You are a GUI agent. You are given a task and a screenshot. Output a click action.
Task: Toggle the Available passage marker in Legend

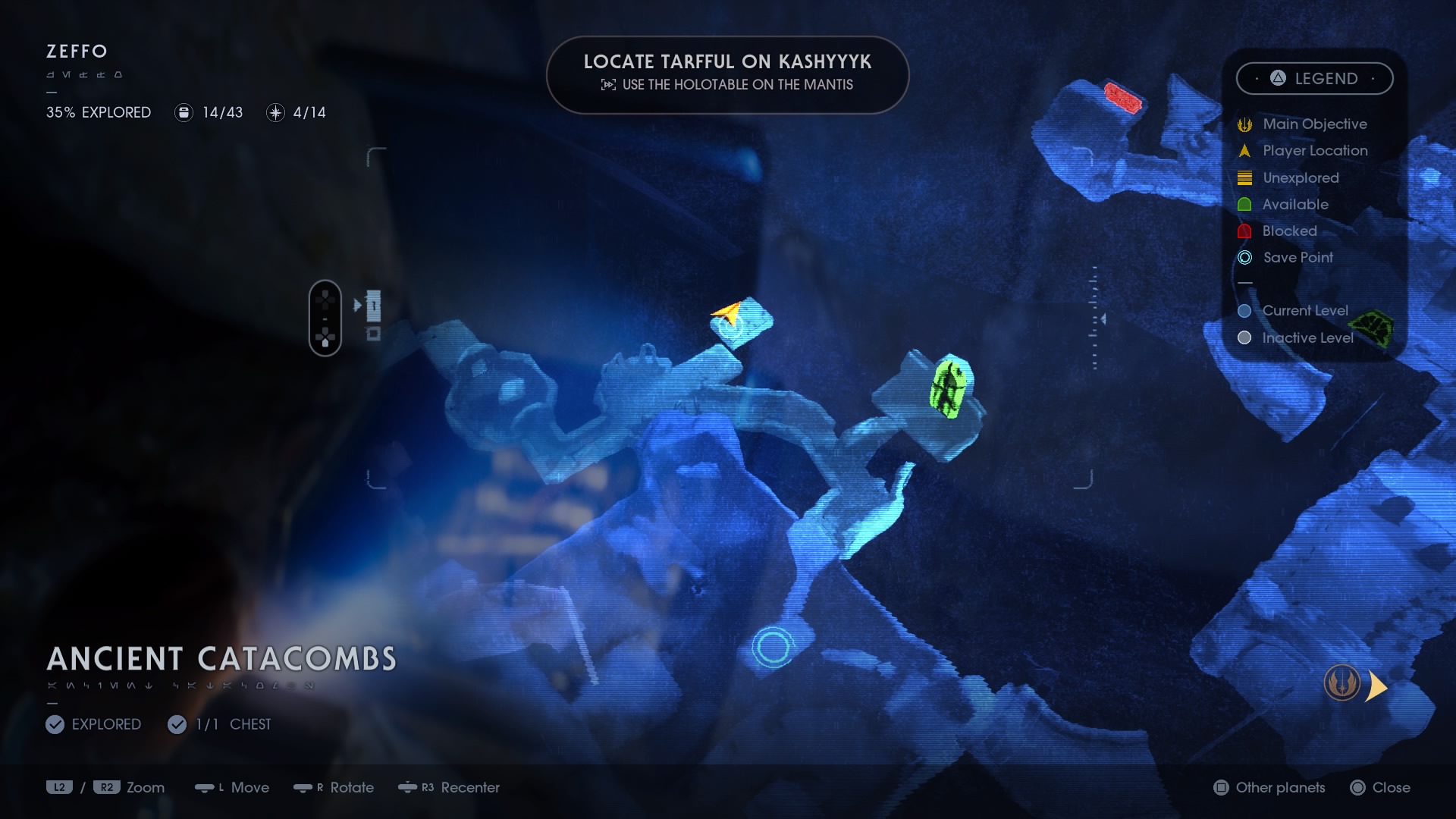[x=1244, y=204]
